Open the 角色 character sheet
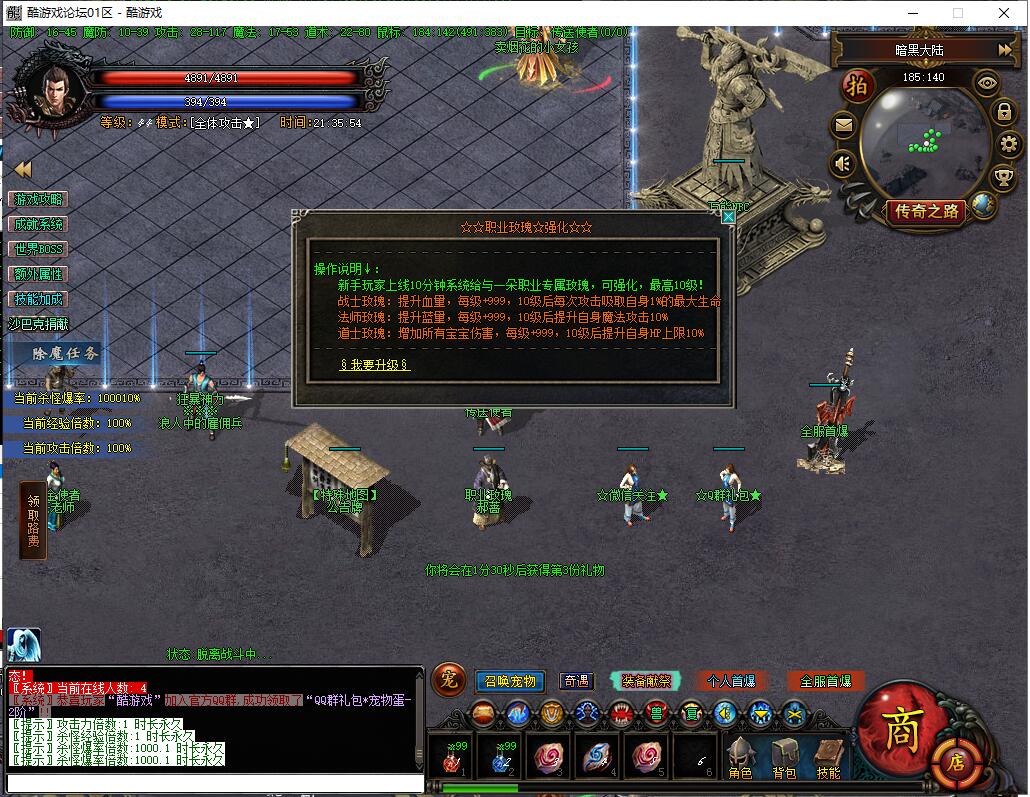Image resolution: width=1030 pixels, height=797 pixels. coord(740,759)
